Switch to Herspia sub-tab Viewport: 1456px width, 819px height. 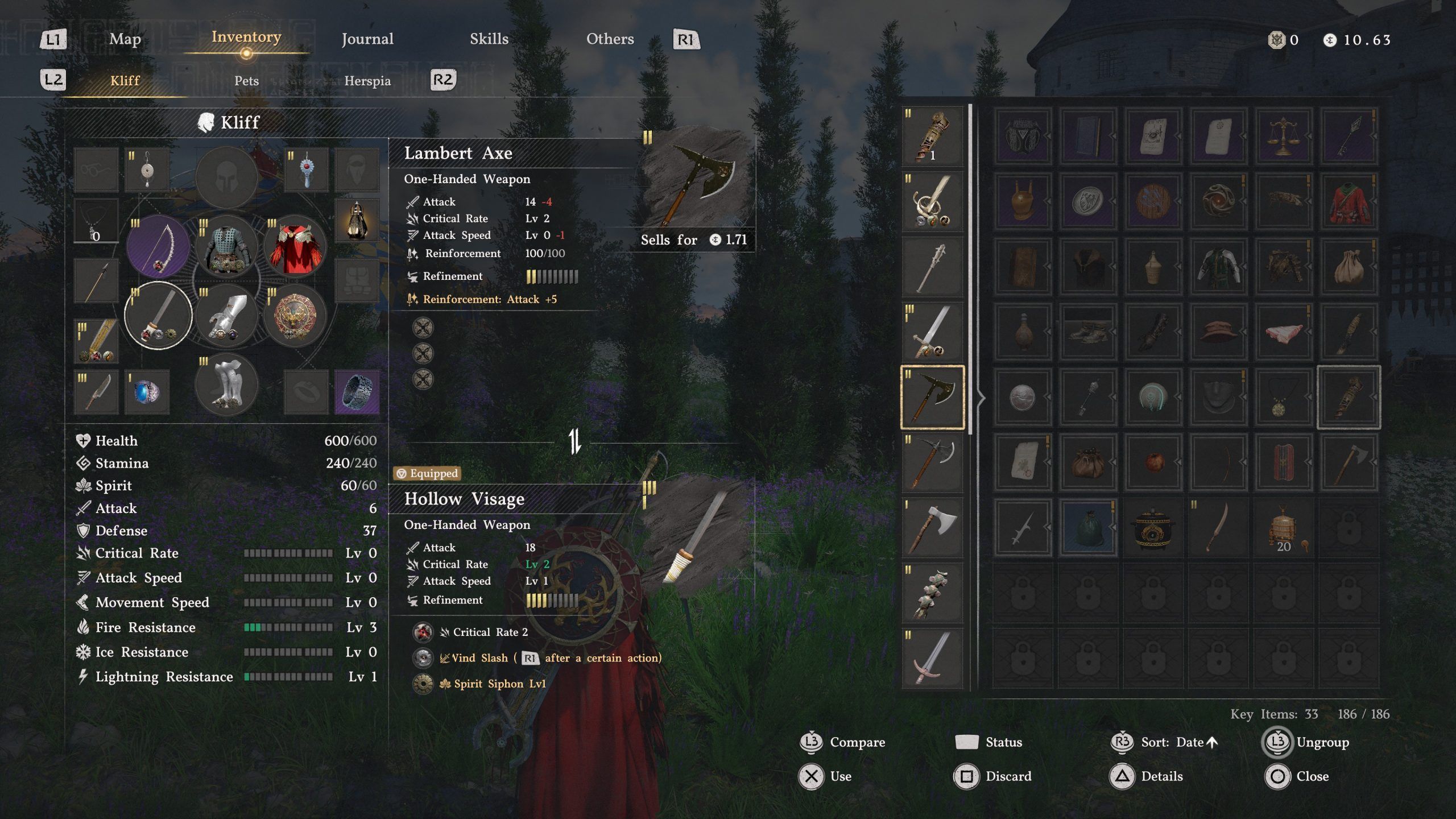click(367, 81)
